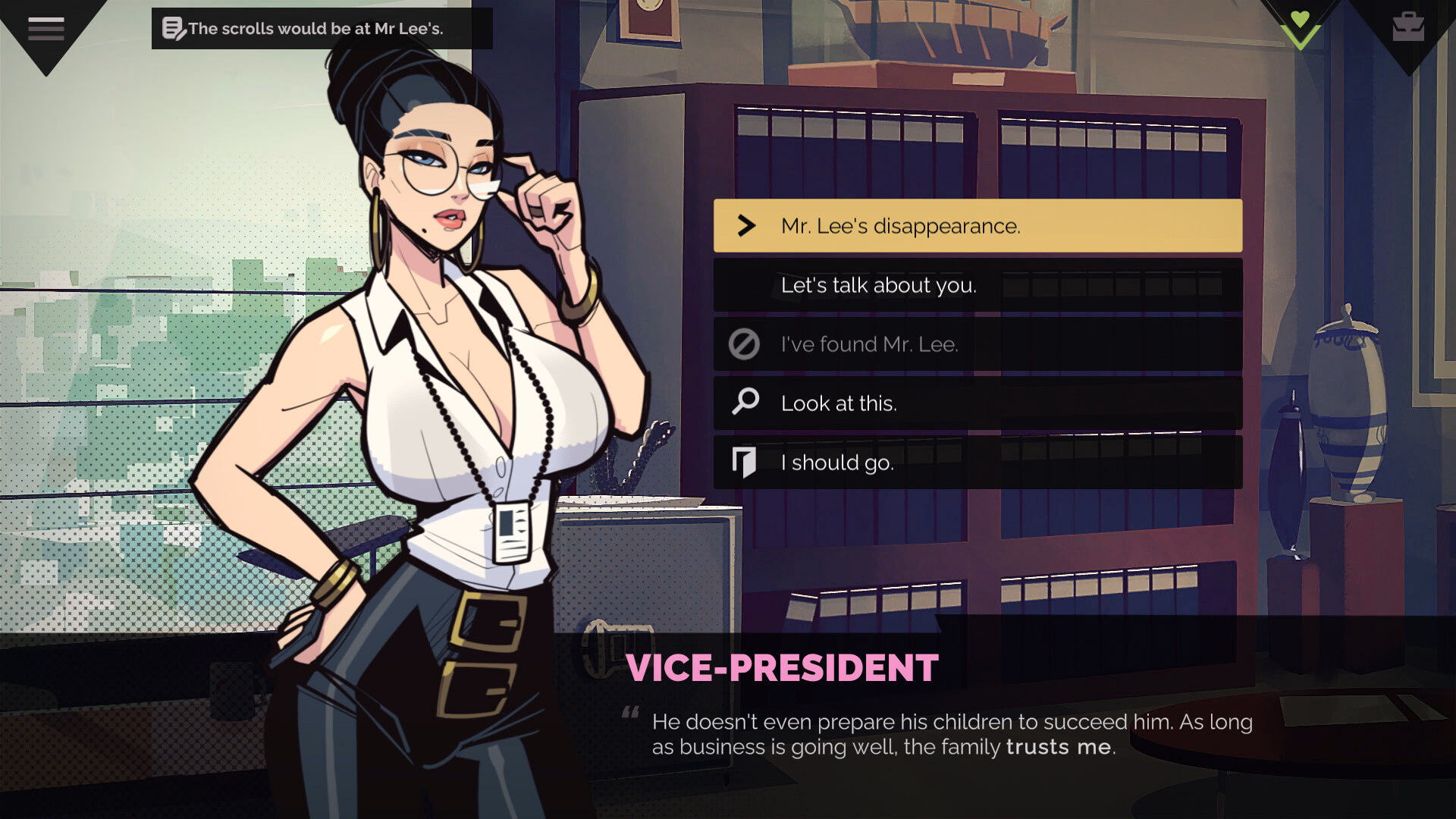
Task: Choose 'Let's talk about you.' topic
Action: [880, 285]
